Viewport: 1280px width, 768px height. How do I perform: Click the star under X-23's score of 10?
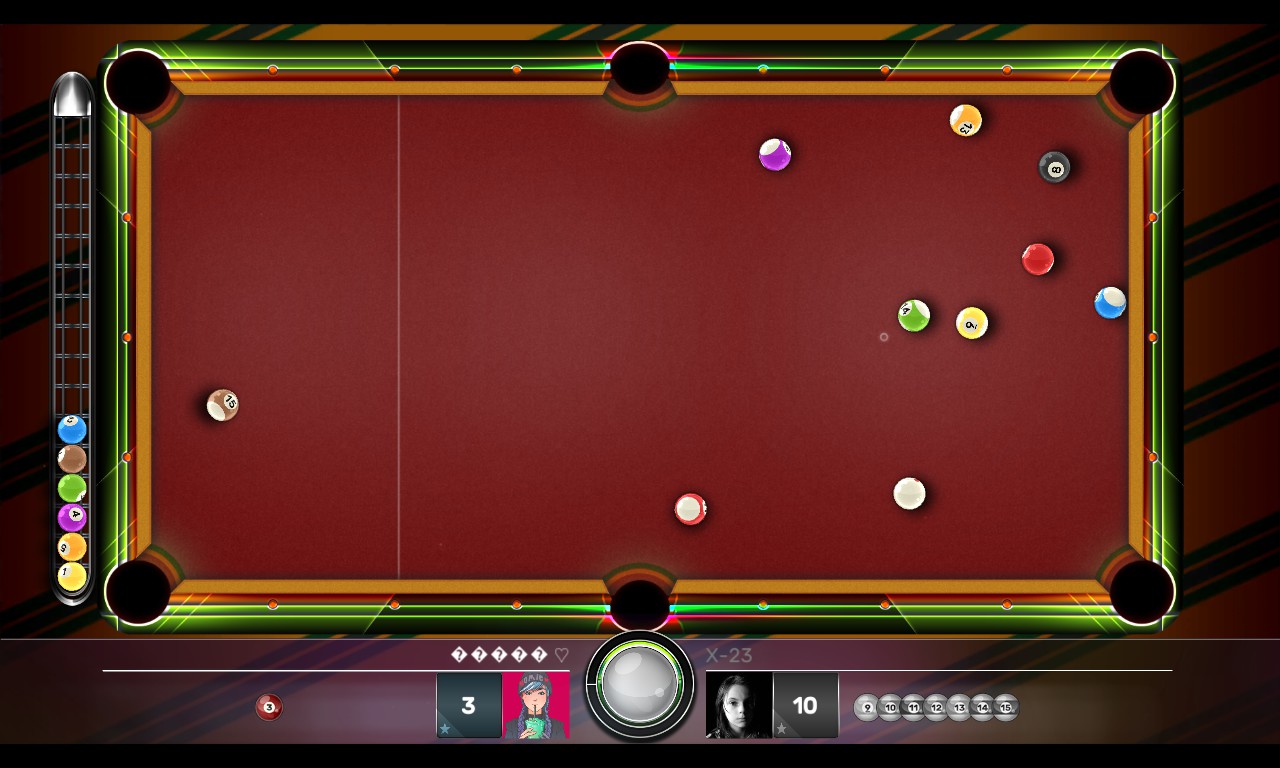tap(781, 728)
